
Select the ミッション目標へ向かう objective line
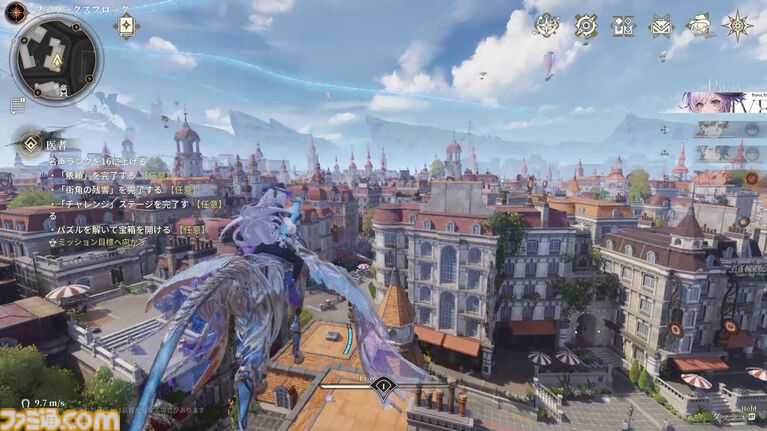[x=102, y=242]
